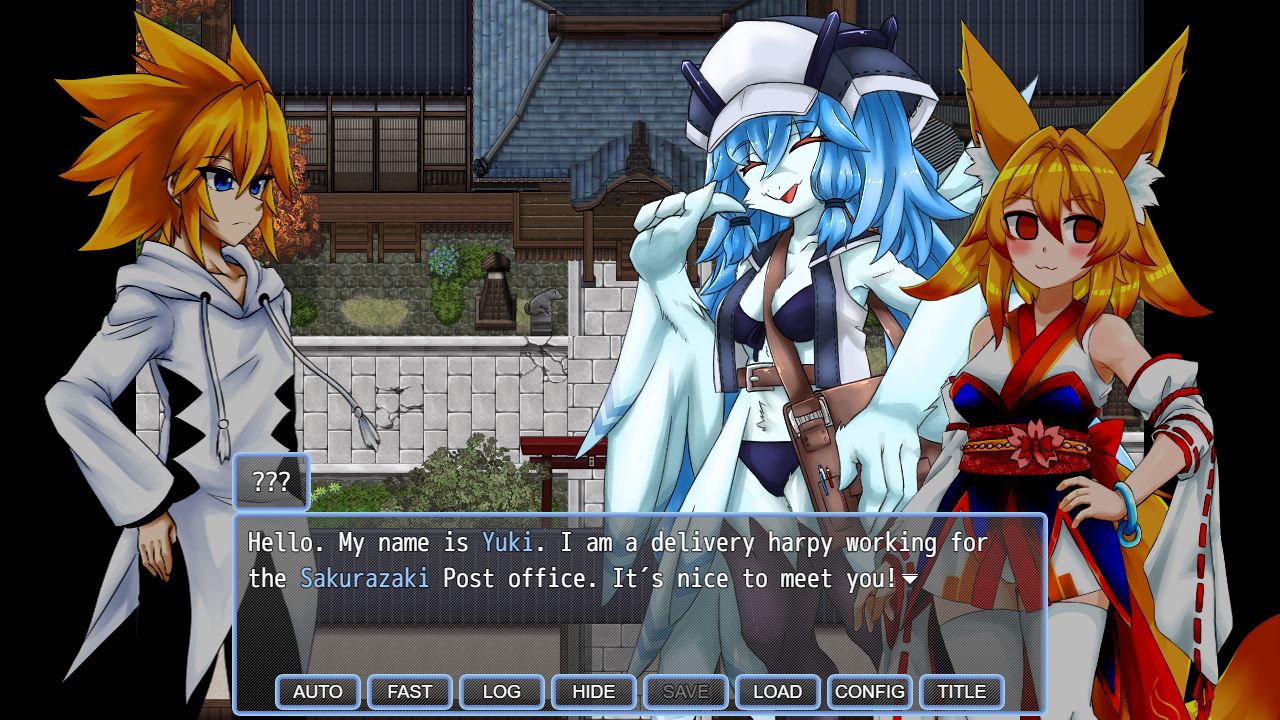Viewport: 1280px width, 720px height.
Task: Click the greyed-out SAVE button
Action: click(x=686, y=691)
